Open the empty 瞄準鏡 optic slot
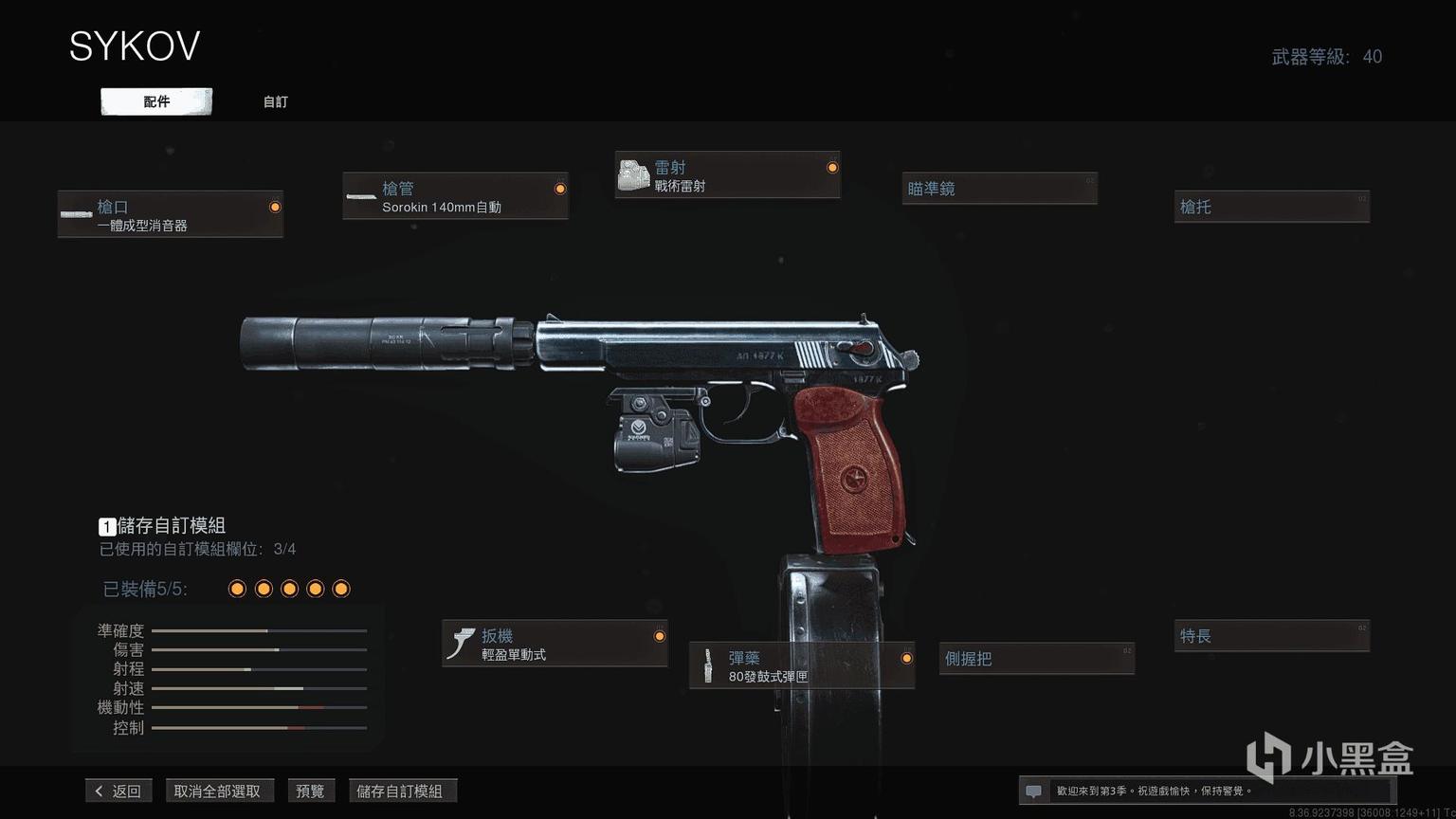1456x819 pixels. (x=999, y=189)
